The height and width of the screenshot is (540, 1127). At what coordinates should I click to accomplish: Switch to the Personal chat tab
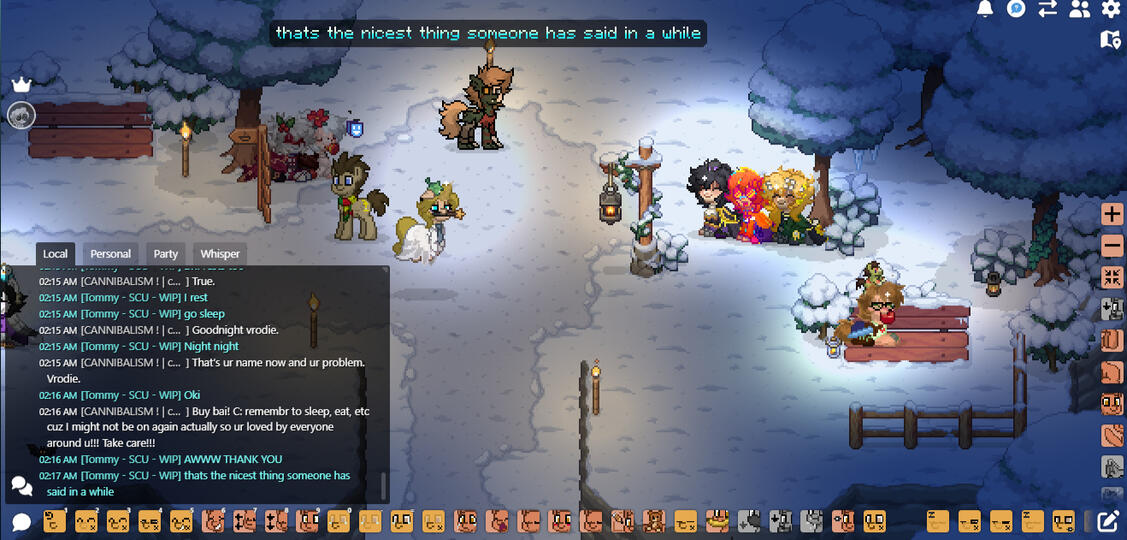(x=111, y=254)
